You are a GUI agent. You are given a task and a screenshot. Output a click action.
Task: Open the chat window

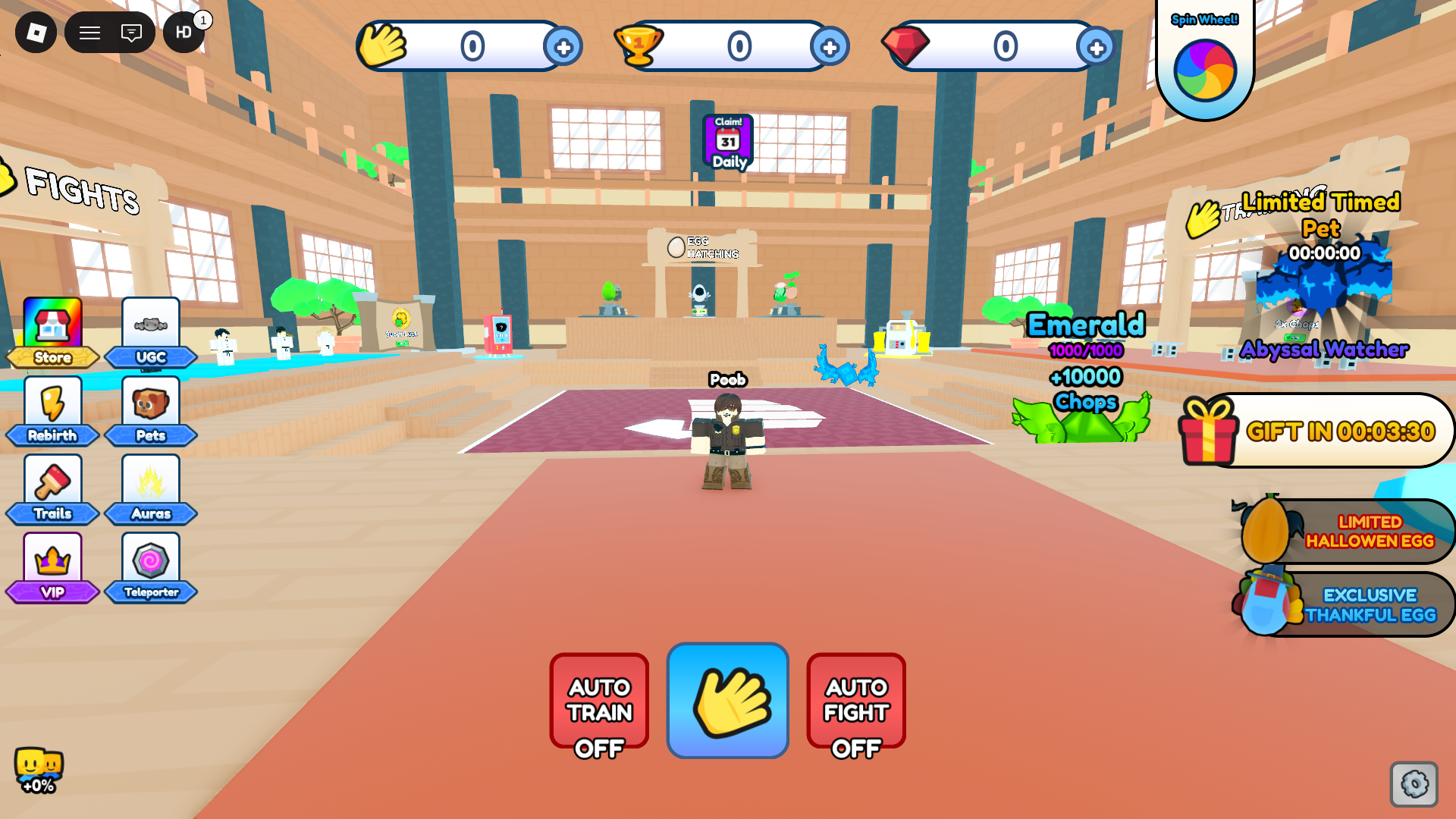coord(130,33)
